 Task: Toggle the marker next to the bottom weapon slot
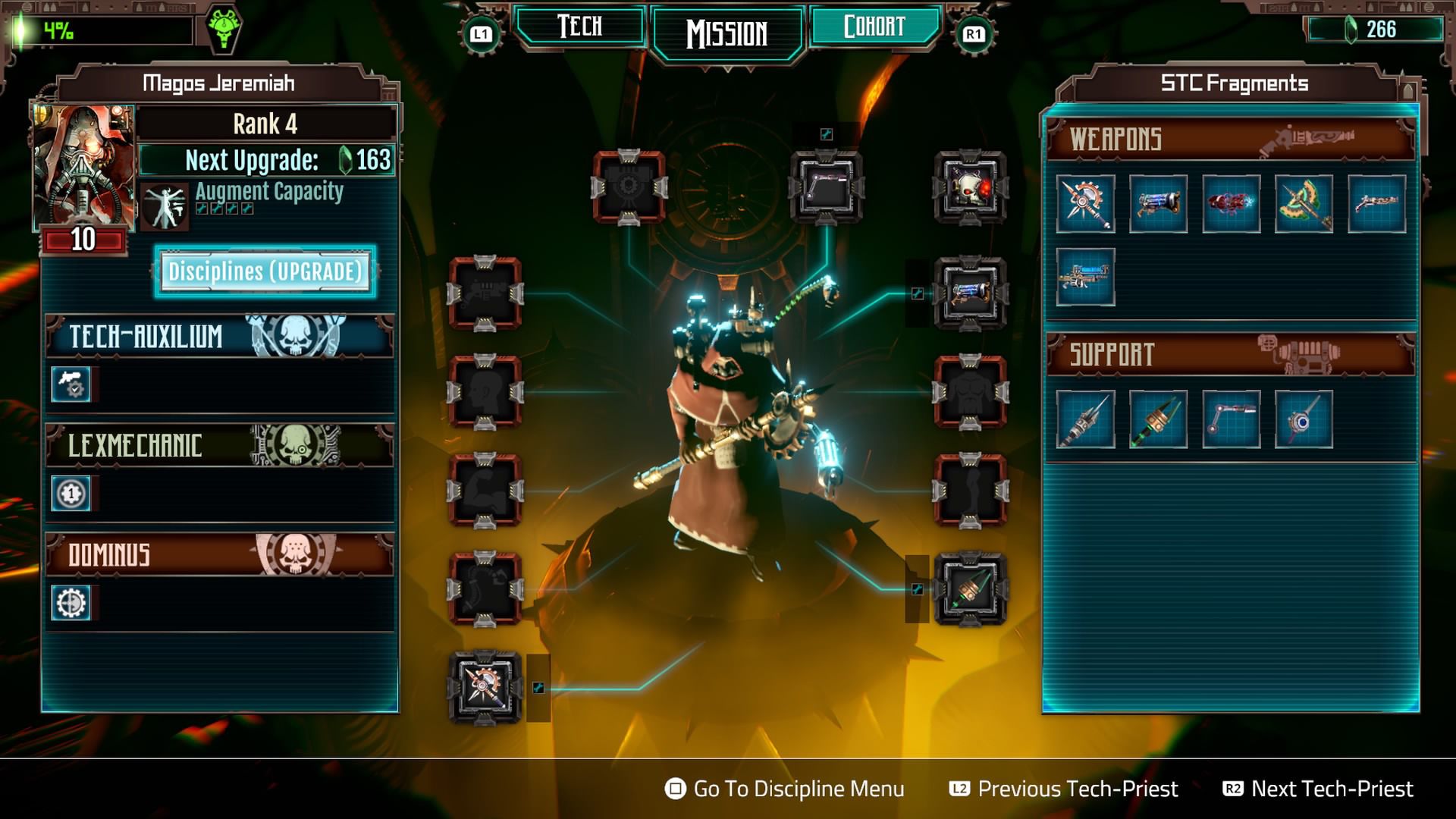tap(540, 688)
